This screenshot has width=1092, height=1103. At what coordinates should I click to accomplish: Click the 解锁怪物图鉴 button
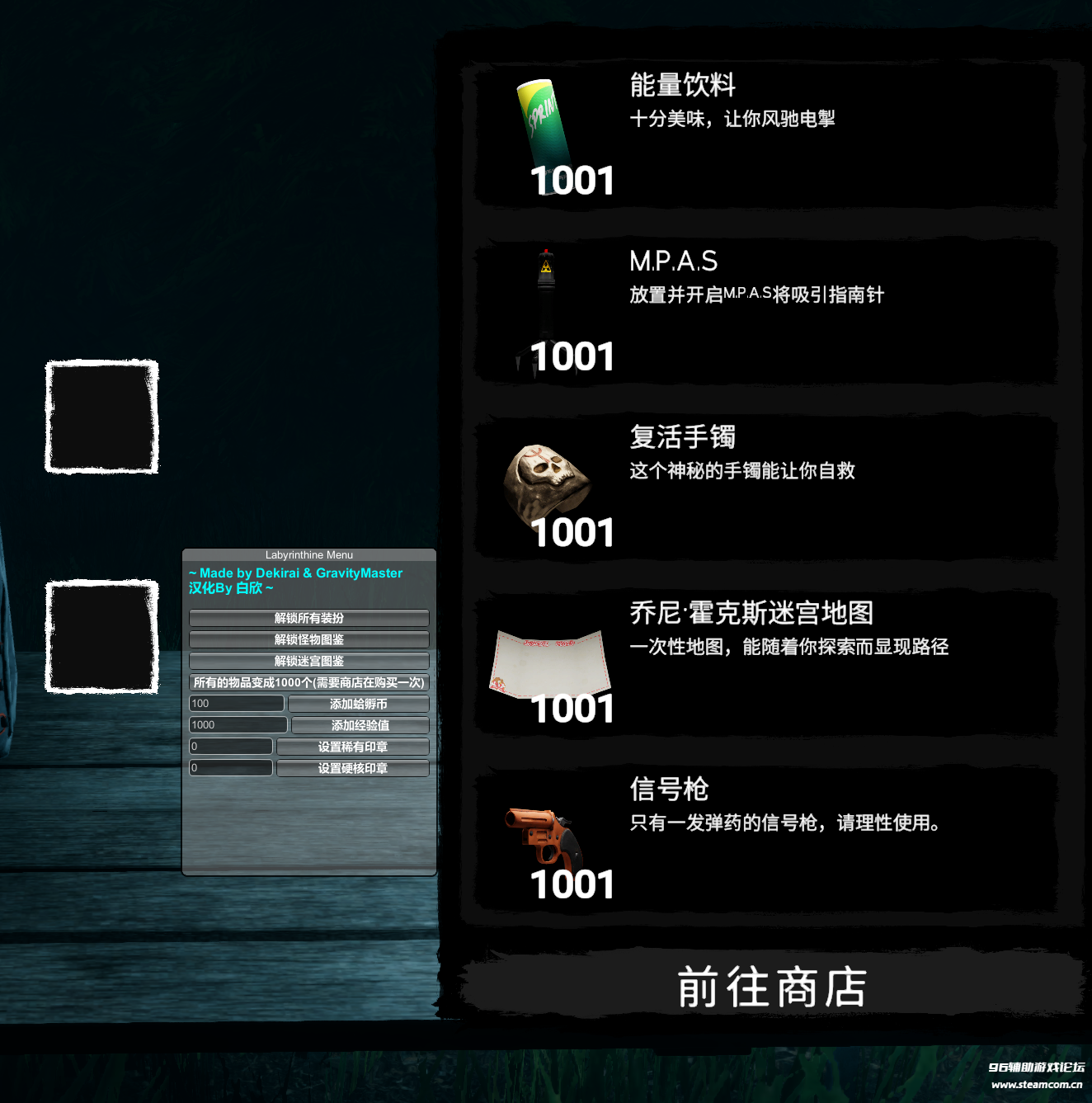[308, 639]
